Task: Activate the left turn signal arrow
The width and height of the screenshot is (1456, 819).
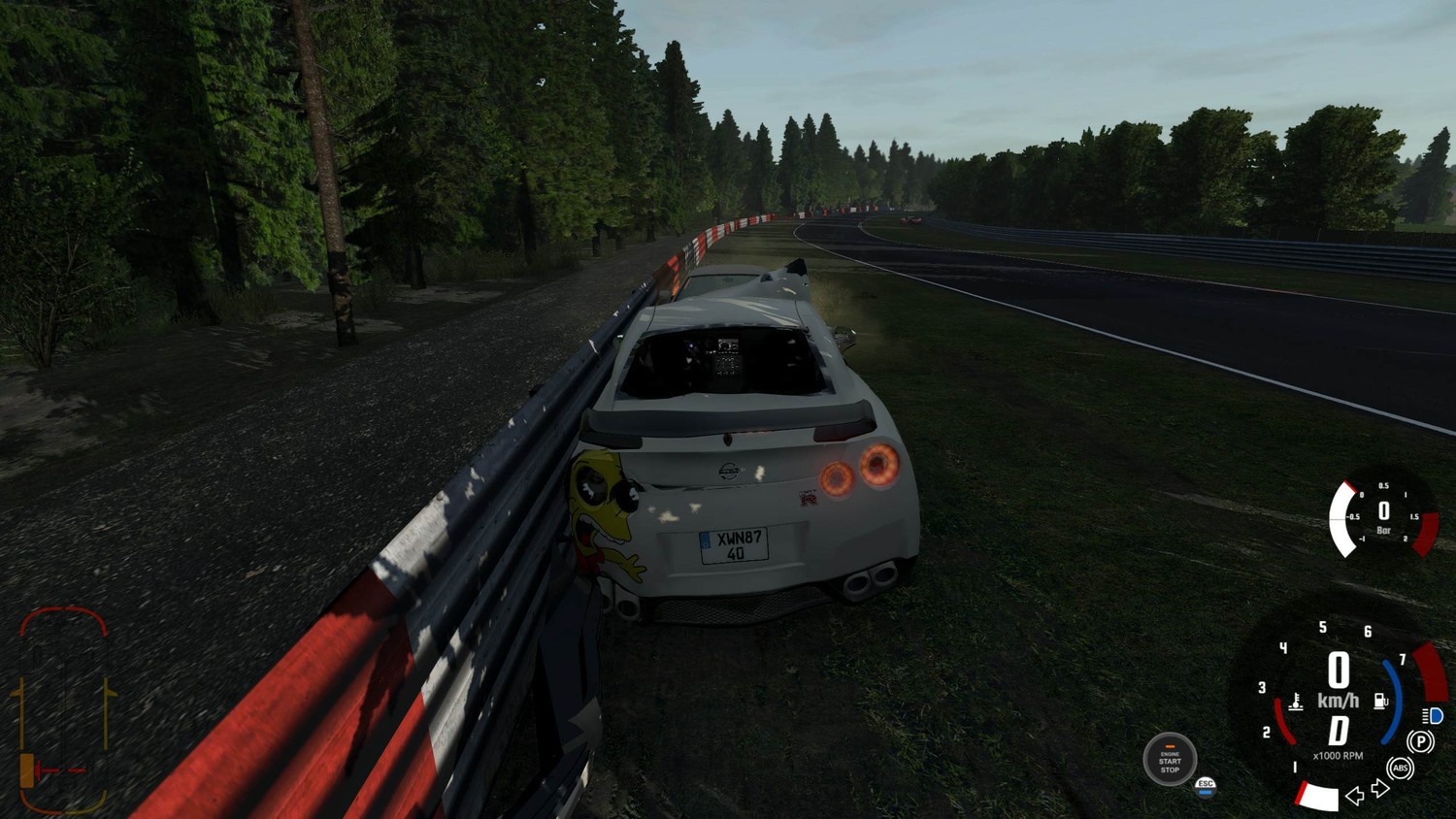Action: coord(1355,796)
